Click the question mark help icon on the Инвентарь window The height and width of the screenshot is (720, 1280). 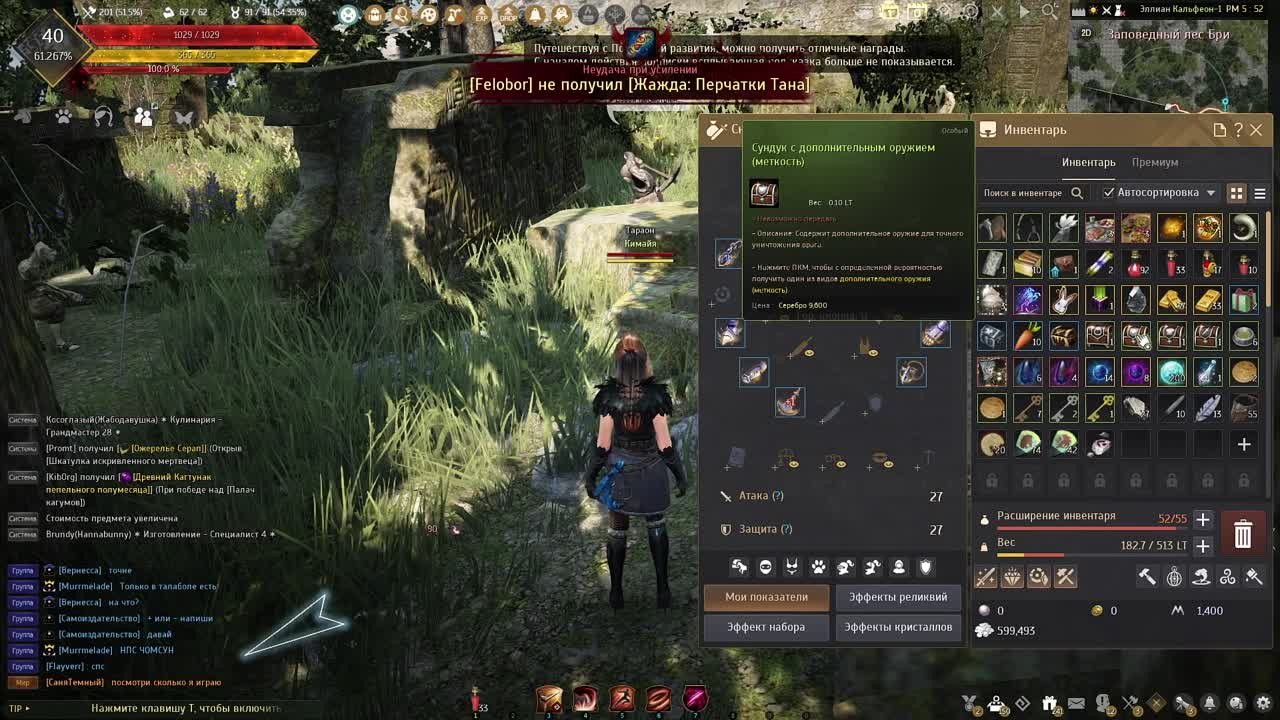pyautogui.click(x=1237, y=130)
